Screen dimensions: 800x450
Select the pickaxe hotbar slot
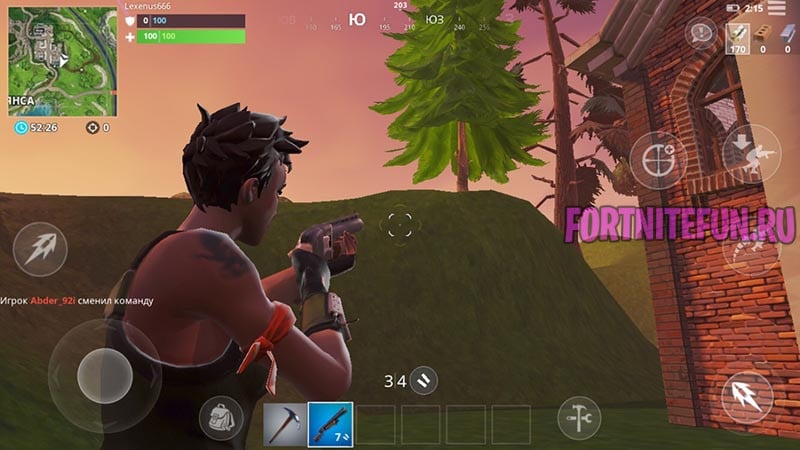click(x=283, y=424)
